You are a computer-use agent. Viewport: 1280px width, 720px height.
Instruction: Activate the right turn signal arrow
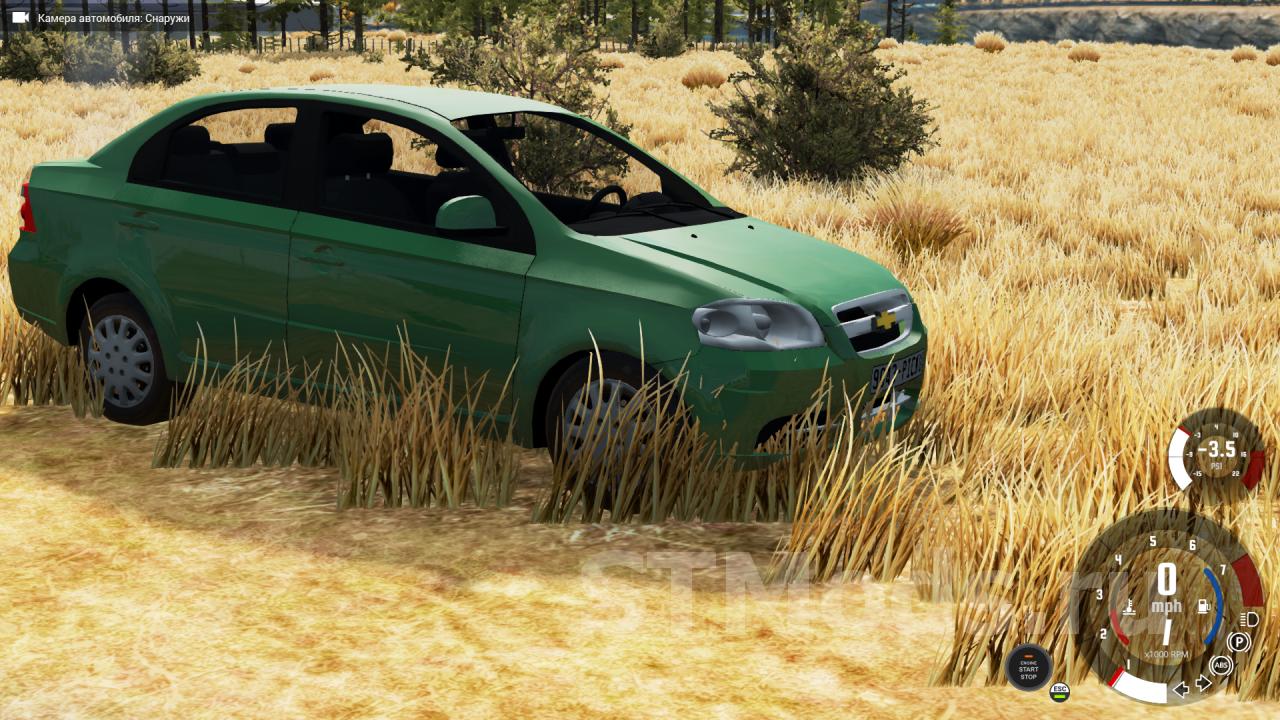[1203, 684]
